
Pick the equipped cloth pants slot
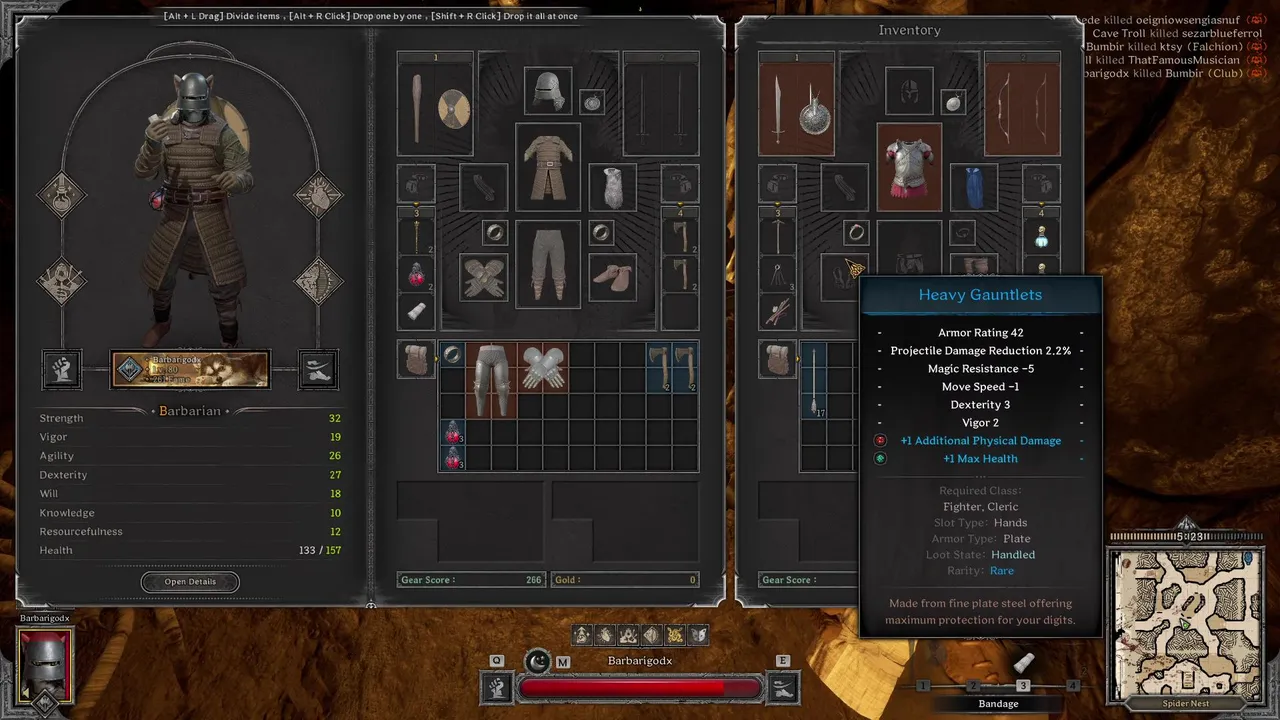point(547,265)
